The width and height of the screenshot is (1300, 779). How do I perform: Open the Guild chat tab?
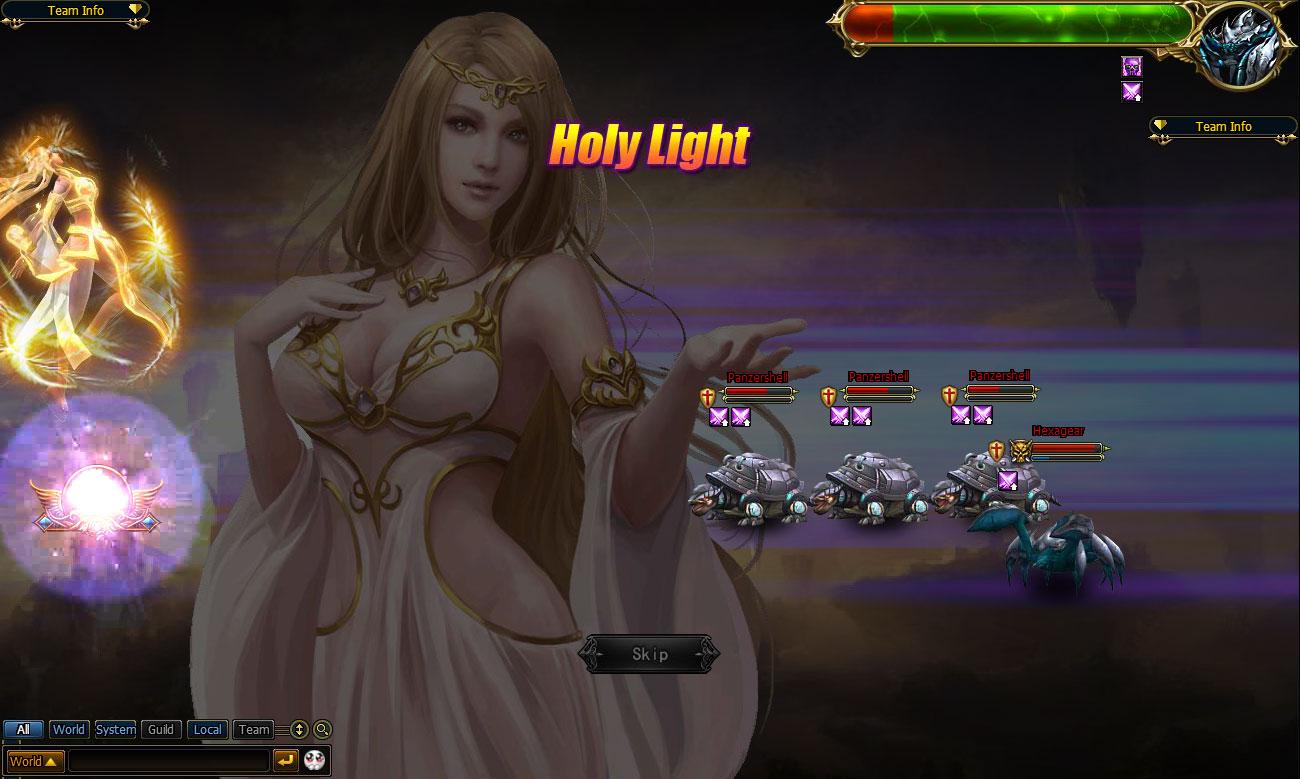(161, 730)
